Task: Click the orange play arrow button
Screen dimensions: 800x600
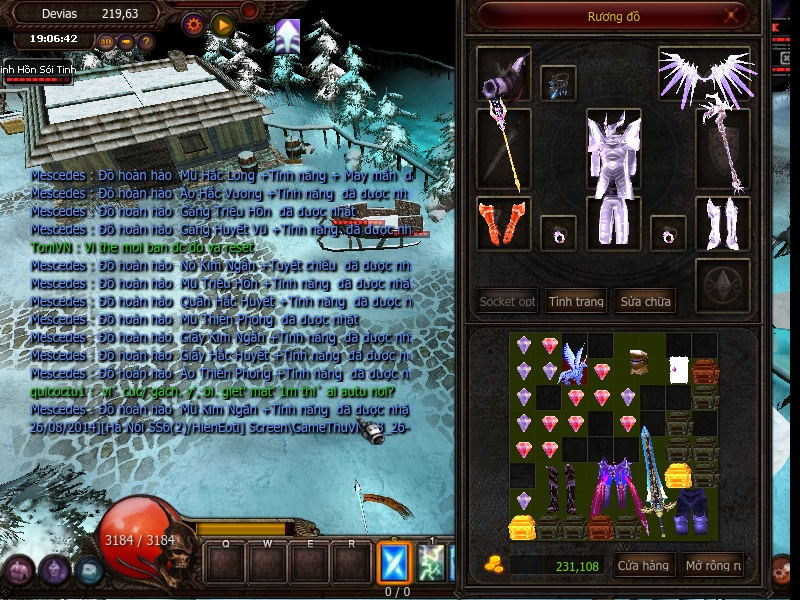Action: click(223, 25)
